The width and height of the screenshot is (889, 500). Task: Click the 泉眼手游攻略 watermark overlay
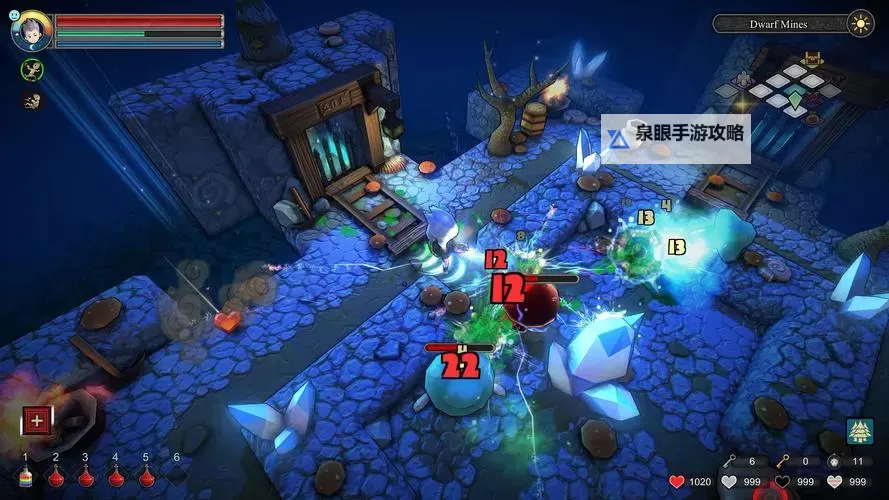click(676, 139)
